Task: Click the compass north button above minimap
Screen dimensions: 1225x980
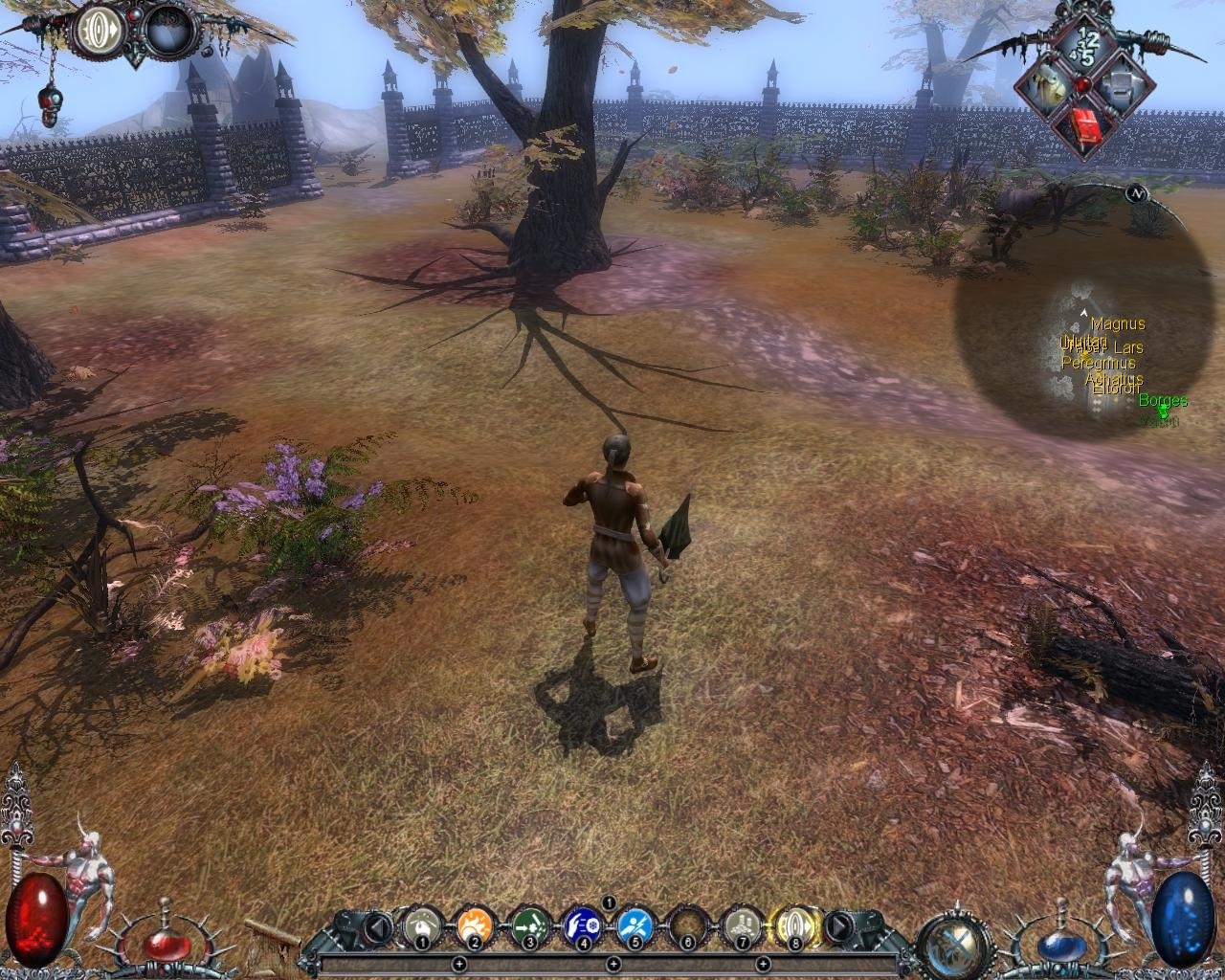Action: coord(1137,193)
